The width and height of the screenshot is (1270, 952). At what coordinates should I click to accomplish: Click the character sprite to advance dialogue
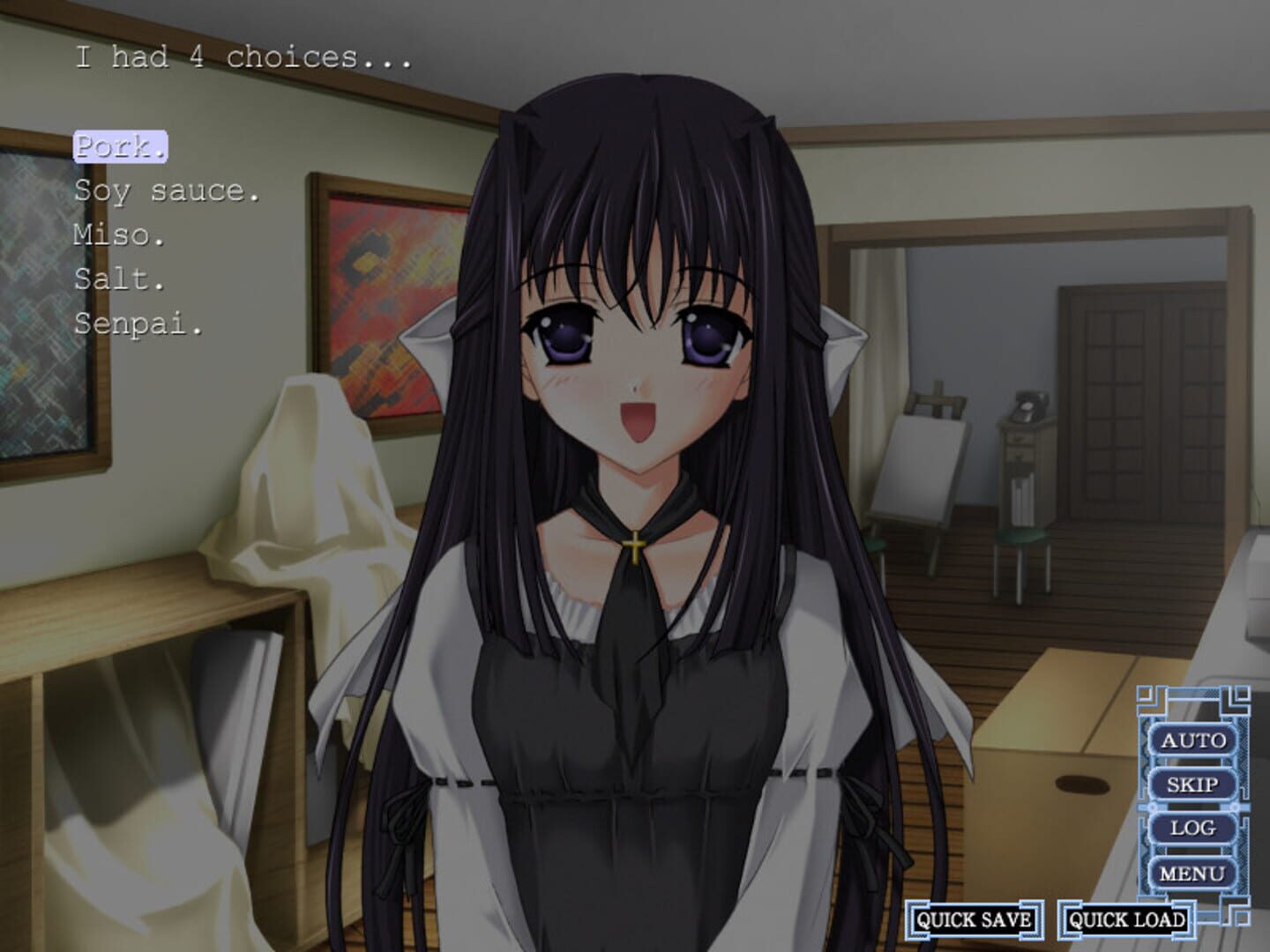click(635, 529)
